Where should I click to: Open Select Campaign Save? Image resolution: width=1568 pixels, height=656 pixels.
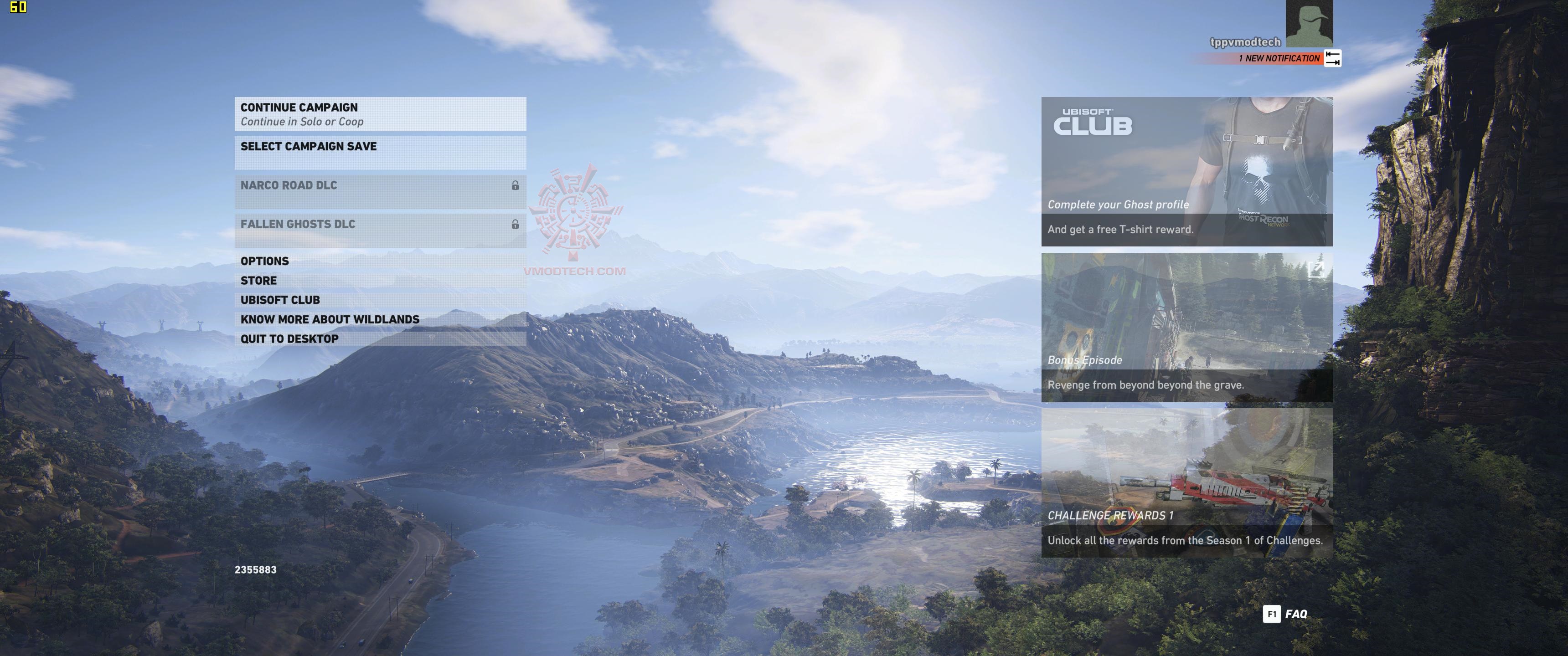pos(380,152)
